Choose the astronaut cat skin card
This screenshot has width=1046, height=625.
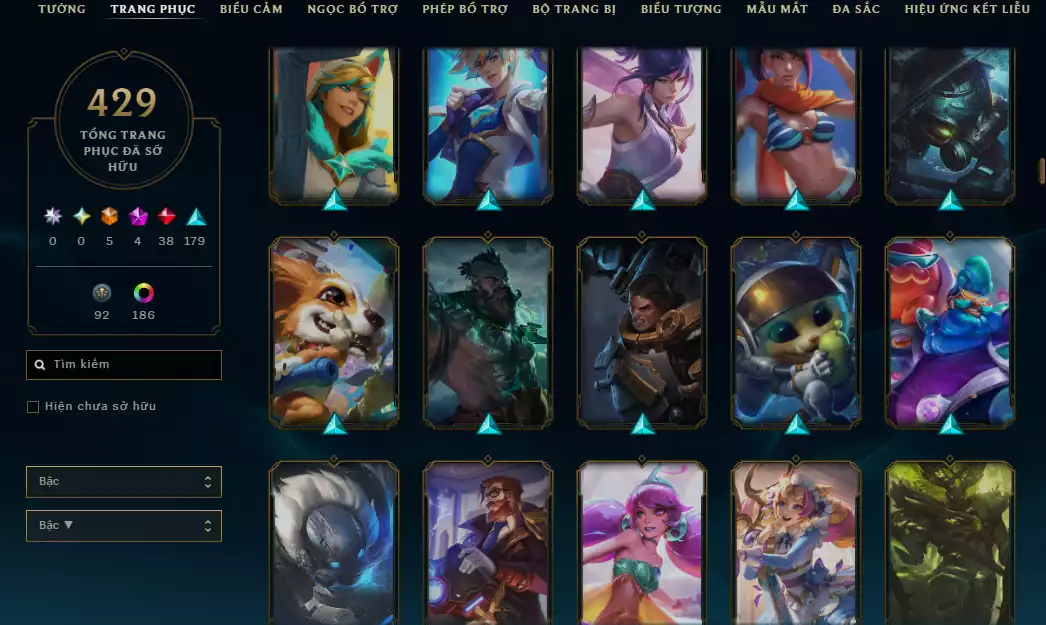pyautogui.click(x=796, y=330)
